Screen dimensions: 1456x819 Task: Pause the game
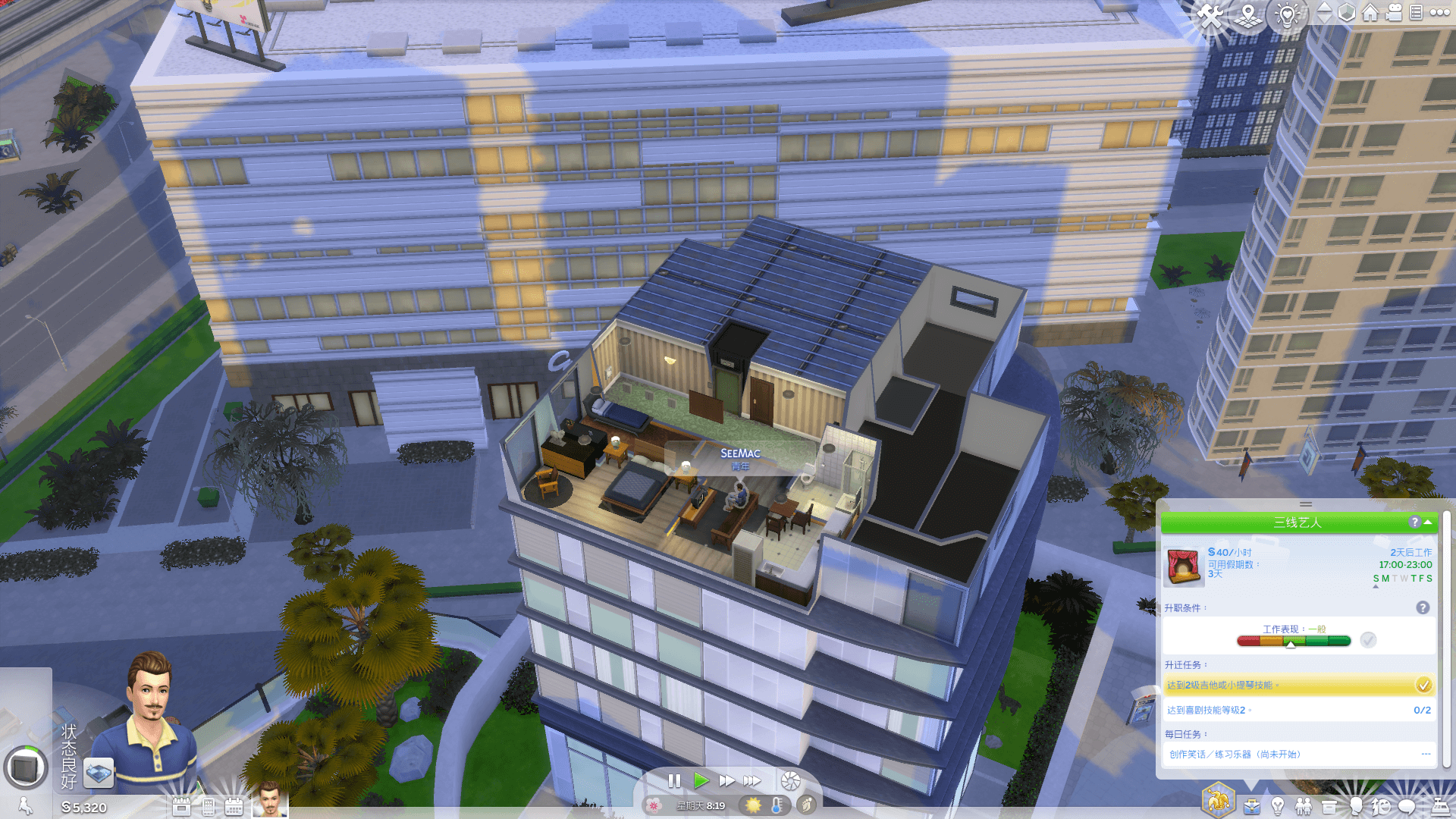click(x=674, y=780)
